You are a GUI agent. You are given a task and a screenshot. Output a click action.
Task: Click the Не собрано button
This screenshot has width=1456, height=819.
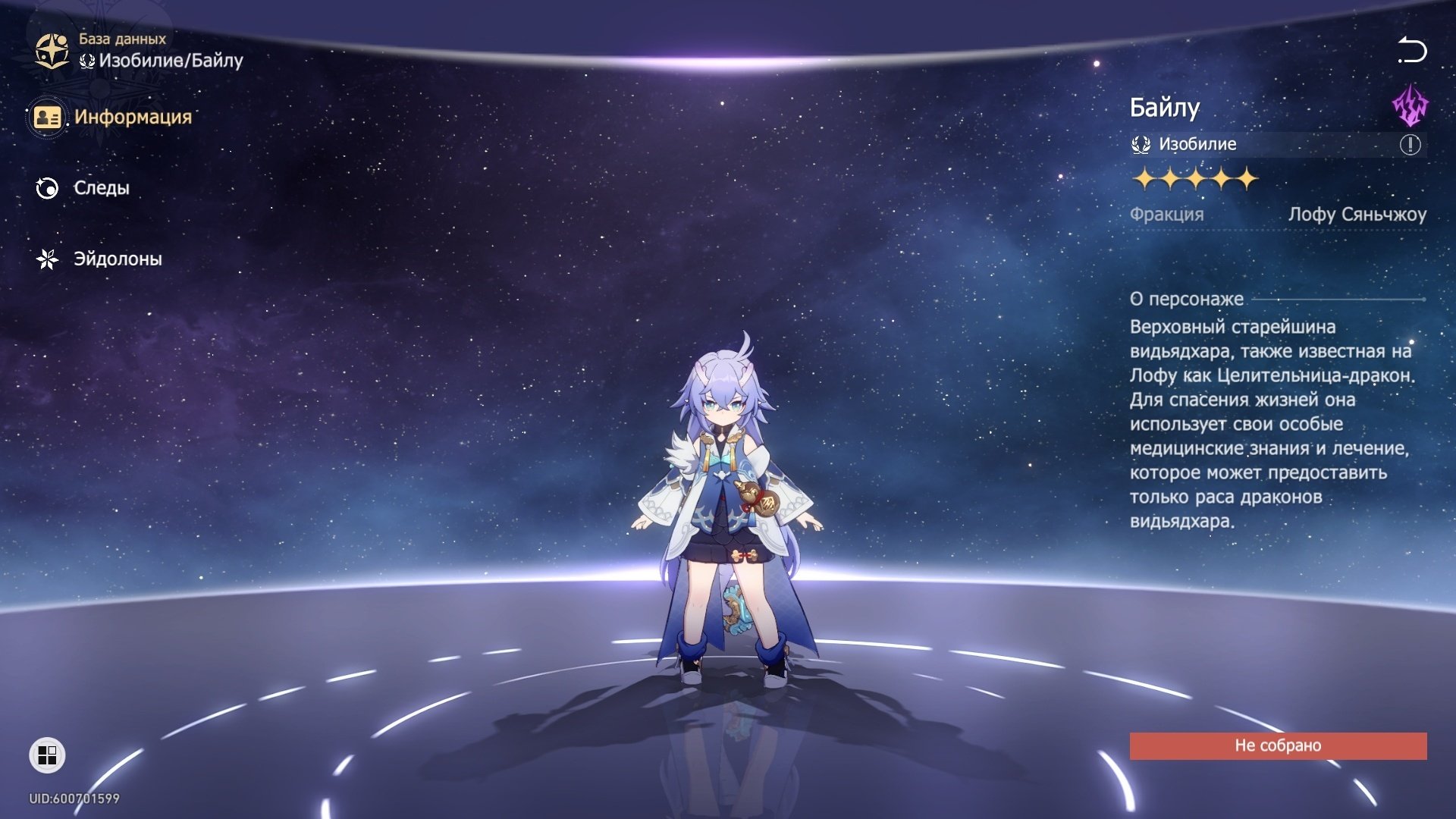pos(1278,745)
